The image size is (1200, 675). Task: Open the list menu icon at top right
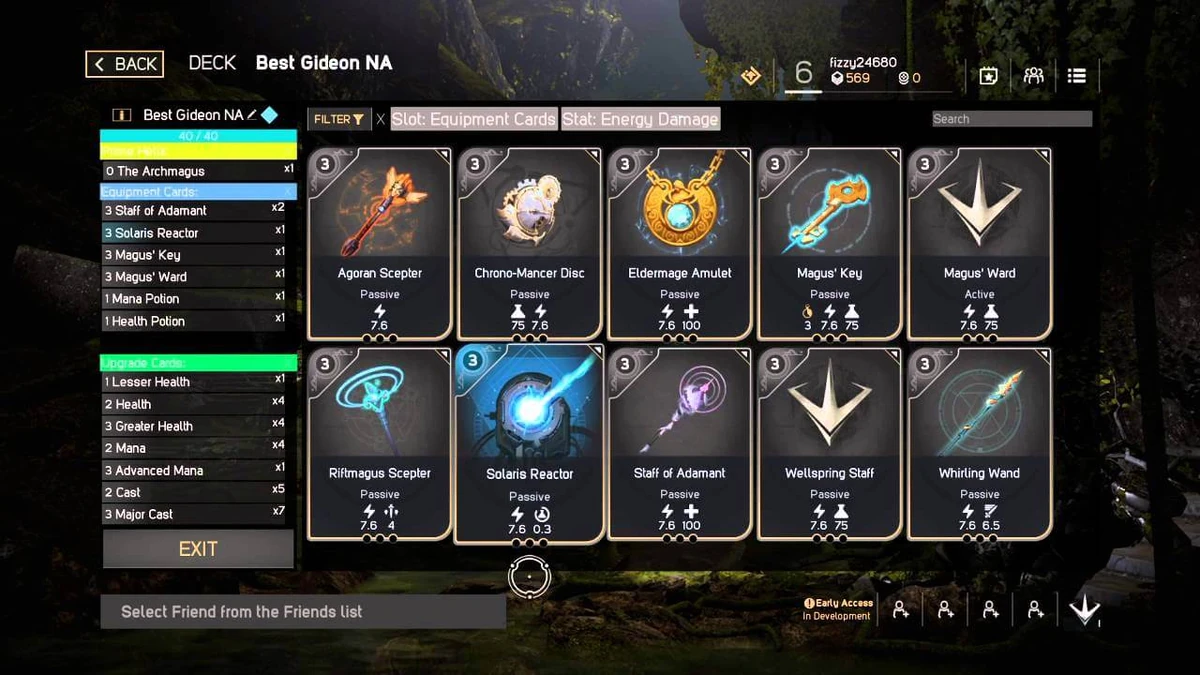pyautogui.click(x=1077, y=76)
